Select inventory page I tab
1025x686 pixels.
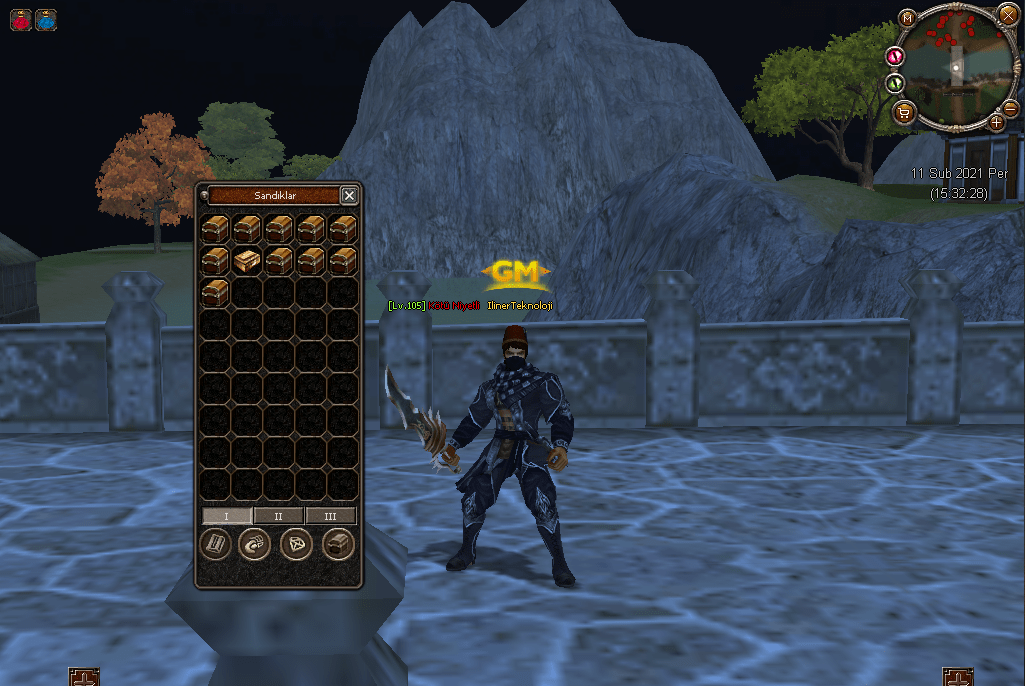227,516
